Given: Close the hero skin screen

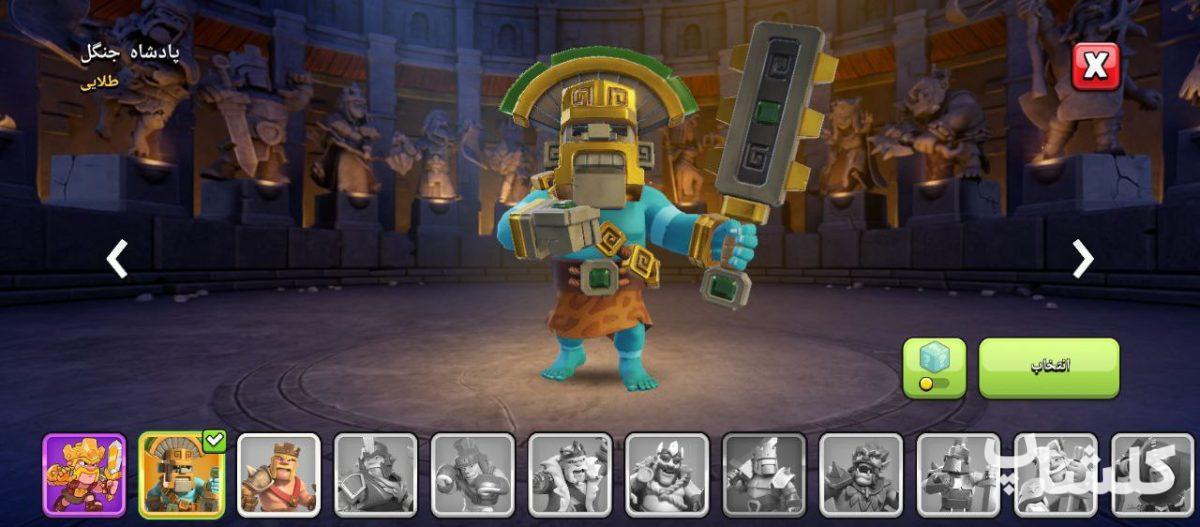Looking at the screenshot, I should [x=1096, y=67].
